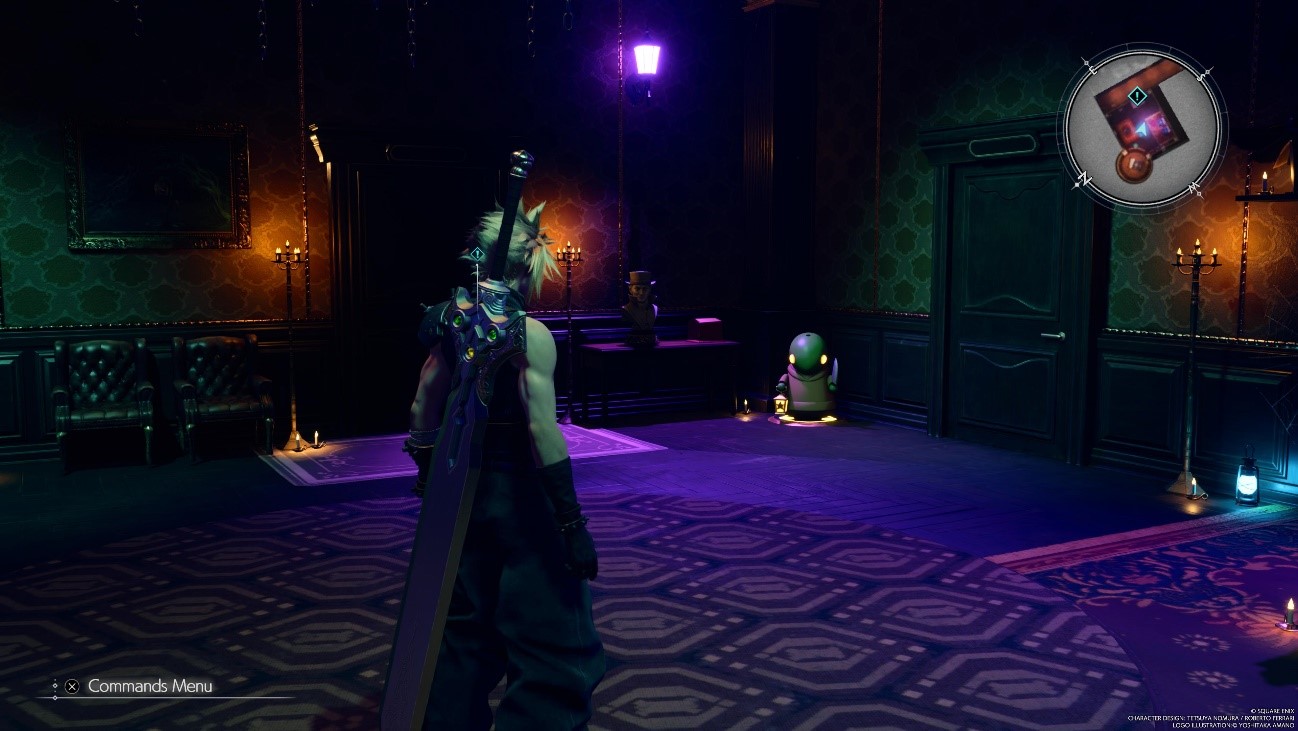The image size is (1298, 731).
Task: Click the objective marker on the minimap
Action: pos(1137,96)
